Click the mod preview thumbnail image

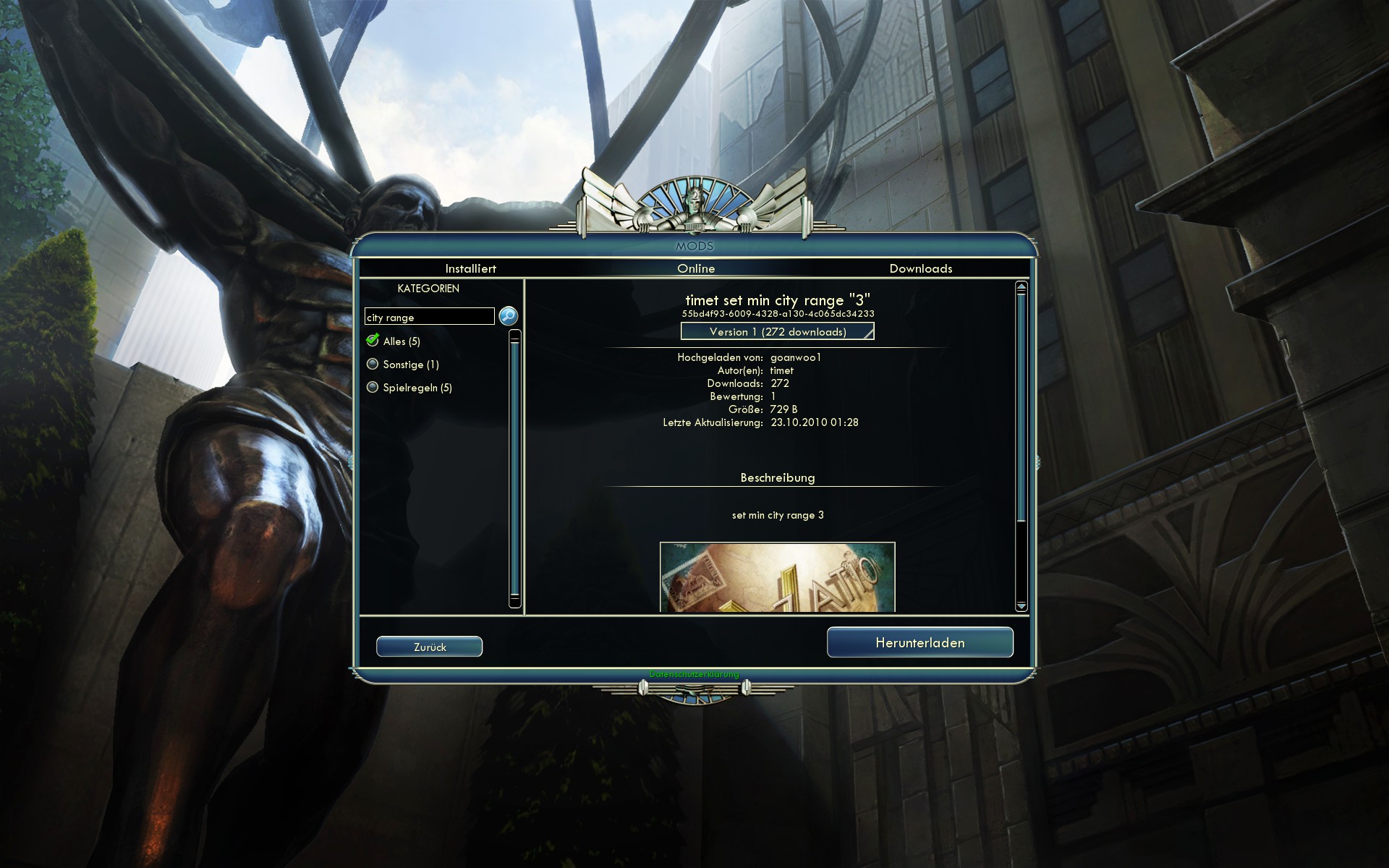point(777,576)
